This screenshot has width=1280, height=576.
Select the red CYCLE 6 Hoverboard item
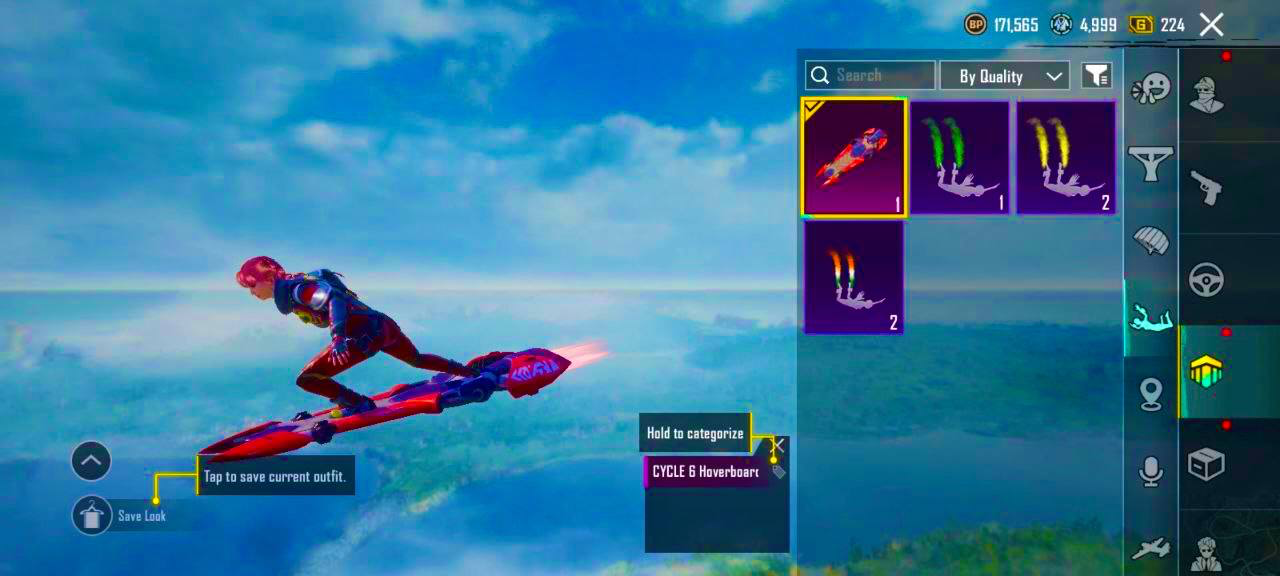[854, 158]
